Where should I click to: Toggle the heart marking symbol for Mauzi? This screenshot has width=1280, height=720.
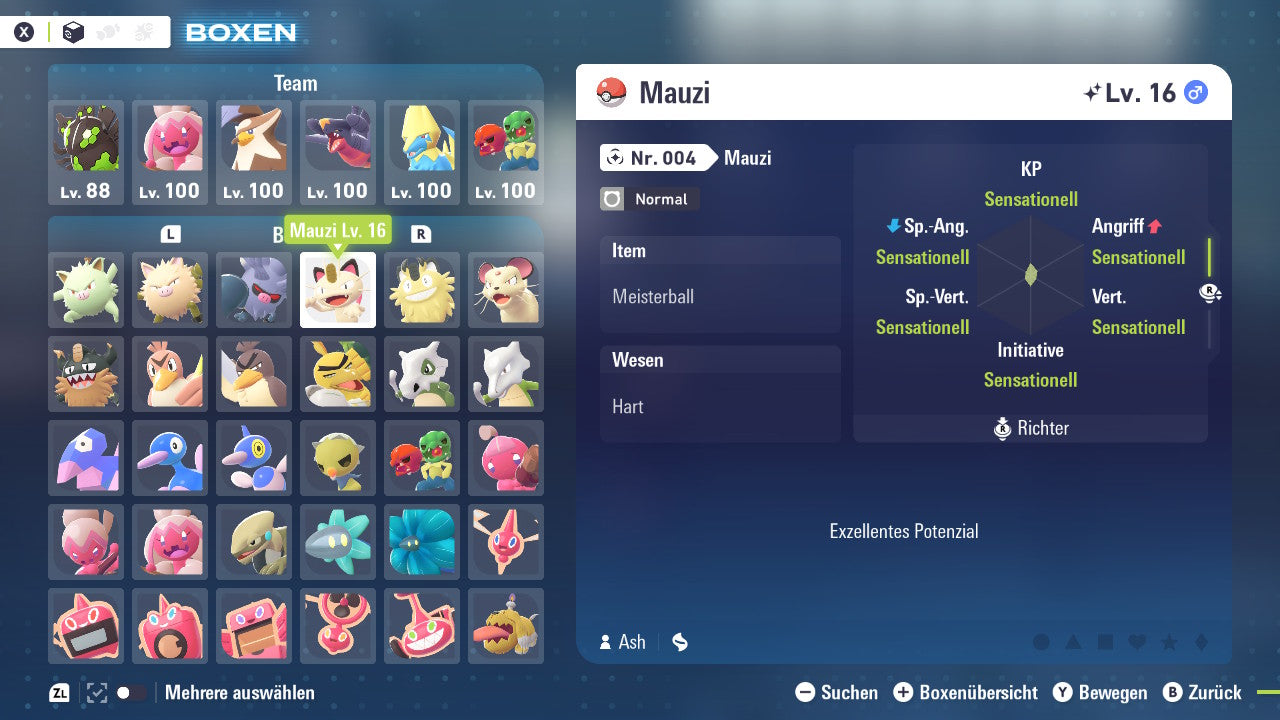coord(1137,643)
